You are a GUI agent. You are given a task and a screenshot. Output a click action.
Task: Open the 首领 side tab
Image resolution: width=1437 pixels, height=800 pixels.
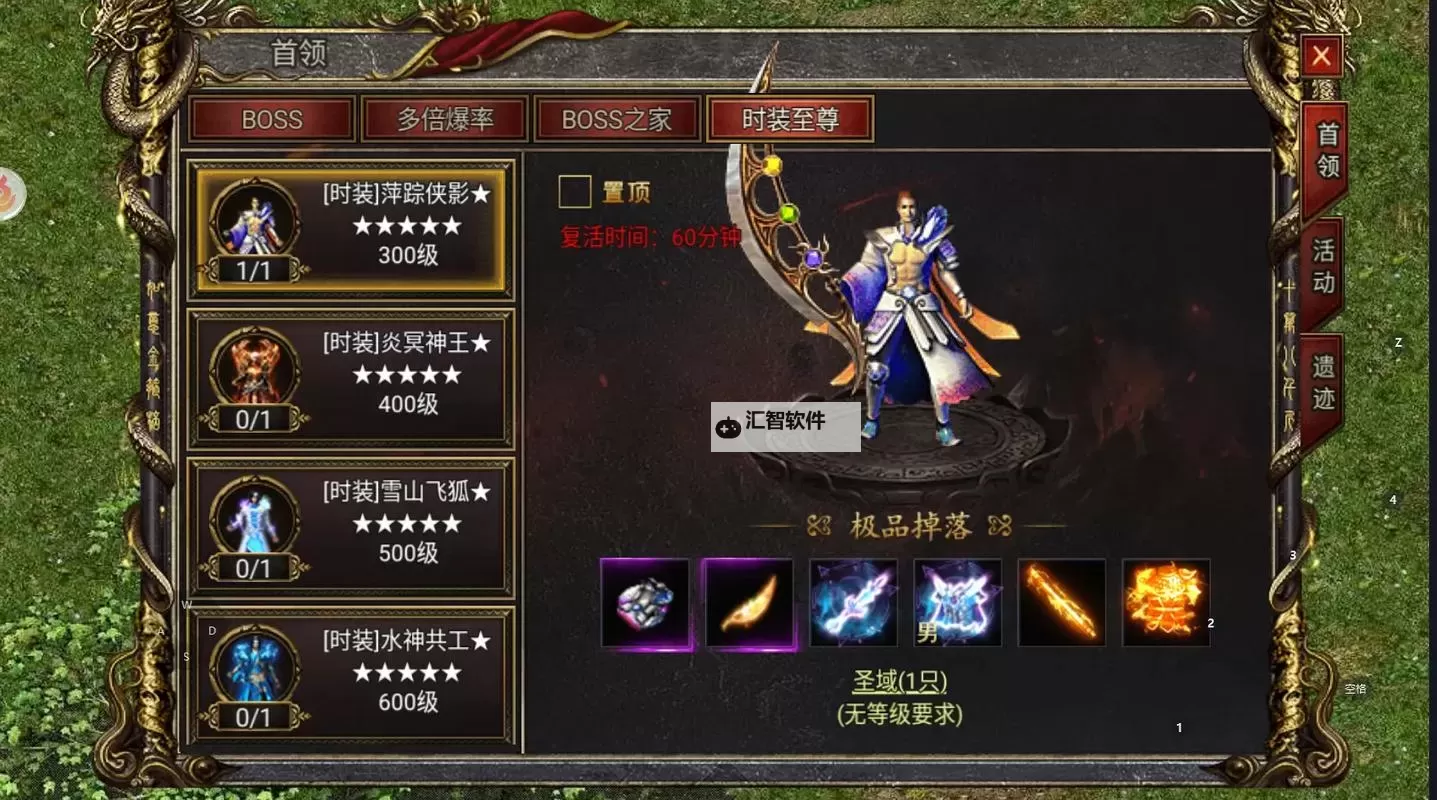[1326, 152]
